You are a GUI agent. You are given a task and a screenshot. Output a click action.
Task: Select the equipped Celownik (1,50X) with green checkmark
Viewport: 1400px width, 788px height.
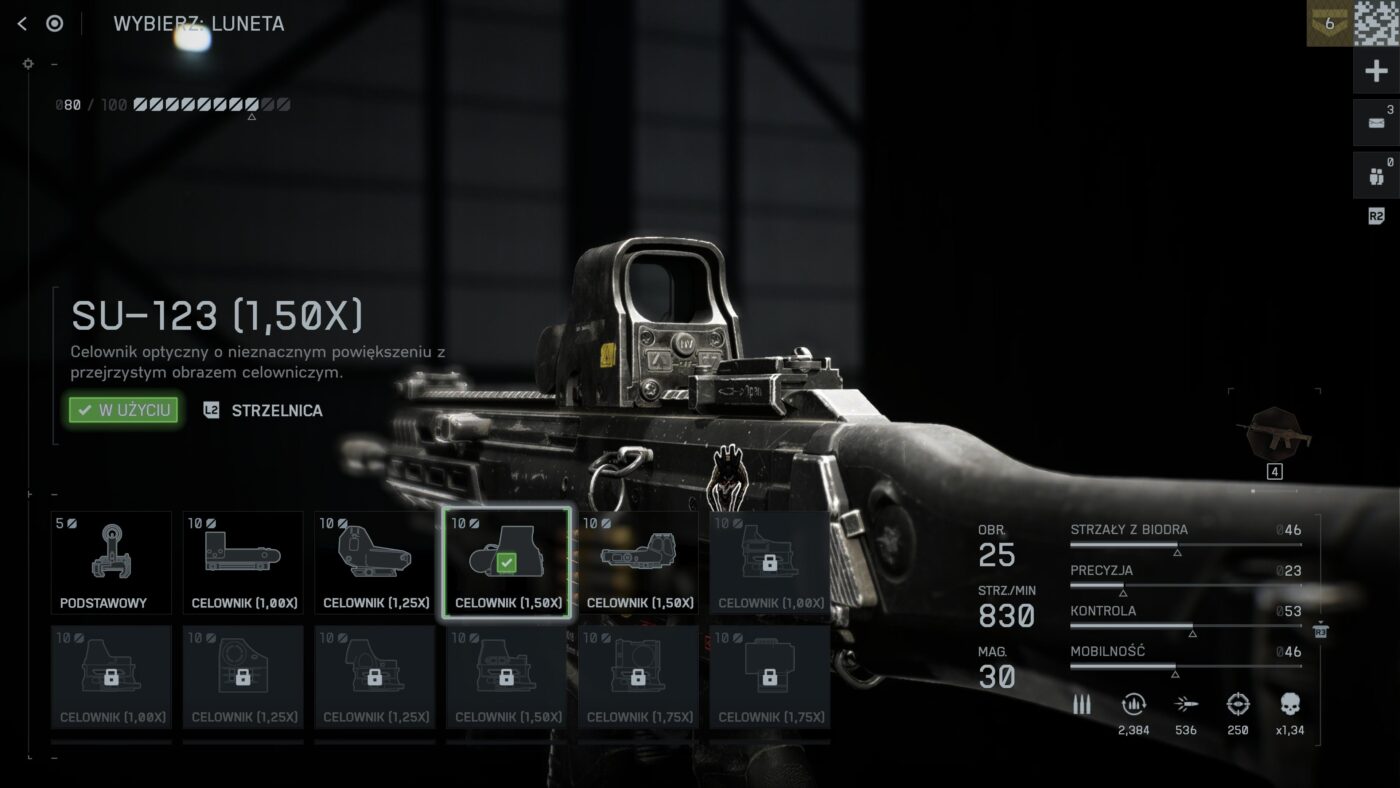507,563
